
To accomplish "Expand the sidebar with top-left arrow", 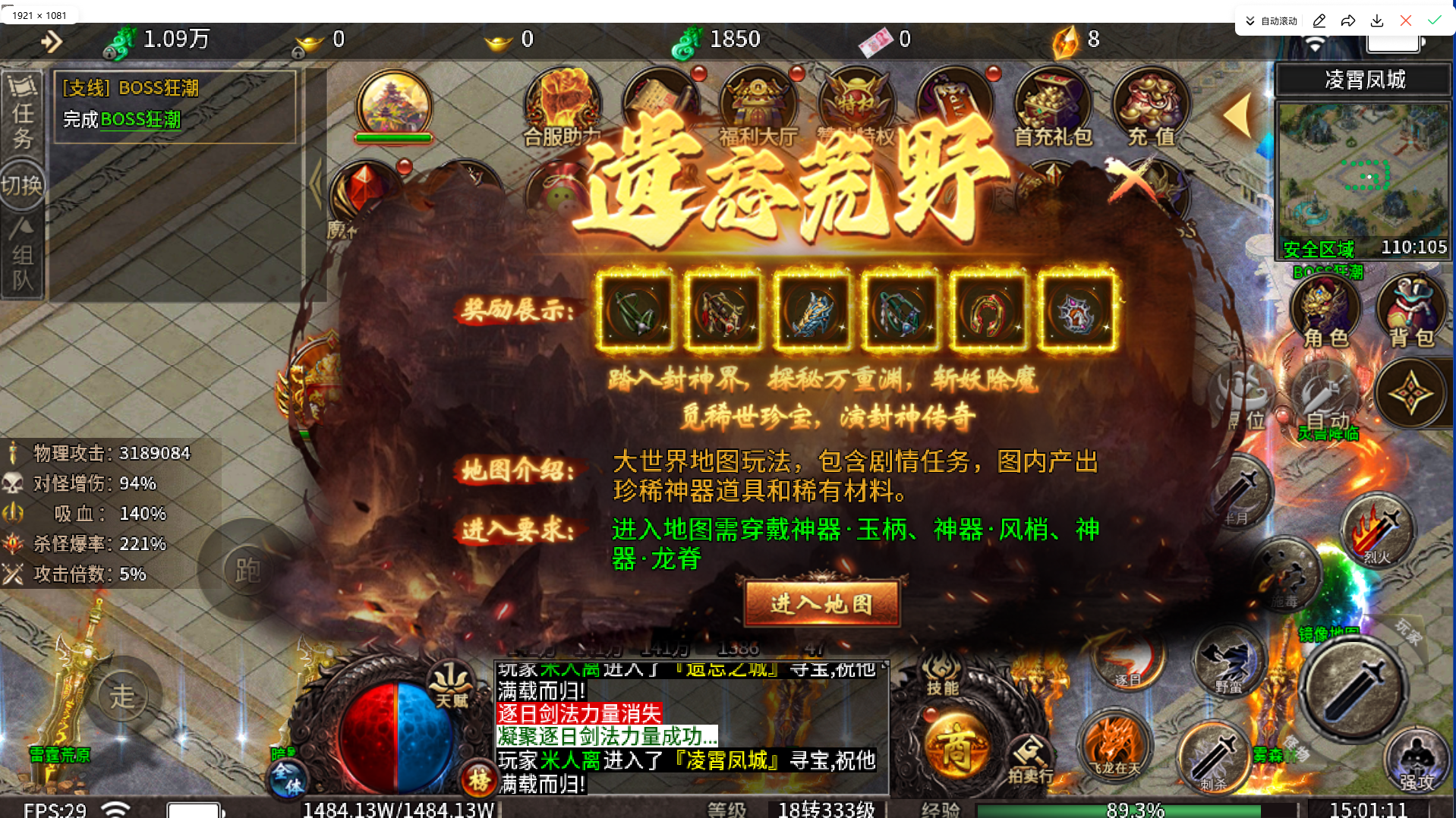I will 52,42.
